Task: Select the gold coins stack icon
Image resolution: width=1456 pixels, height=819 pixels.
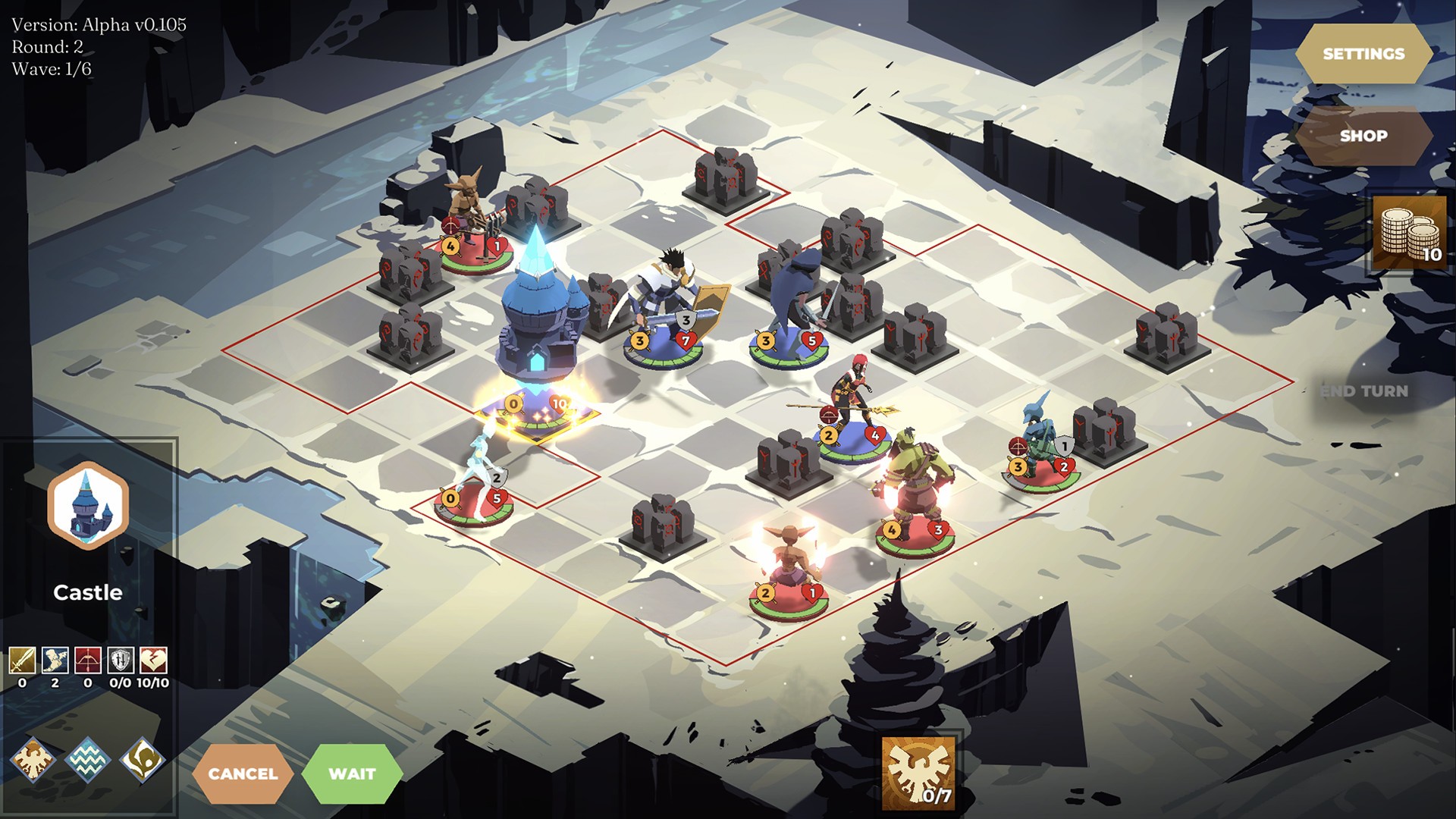Action: click(1409, 234)
